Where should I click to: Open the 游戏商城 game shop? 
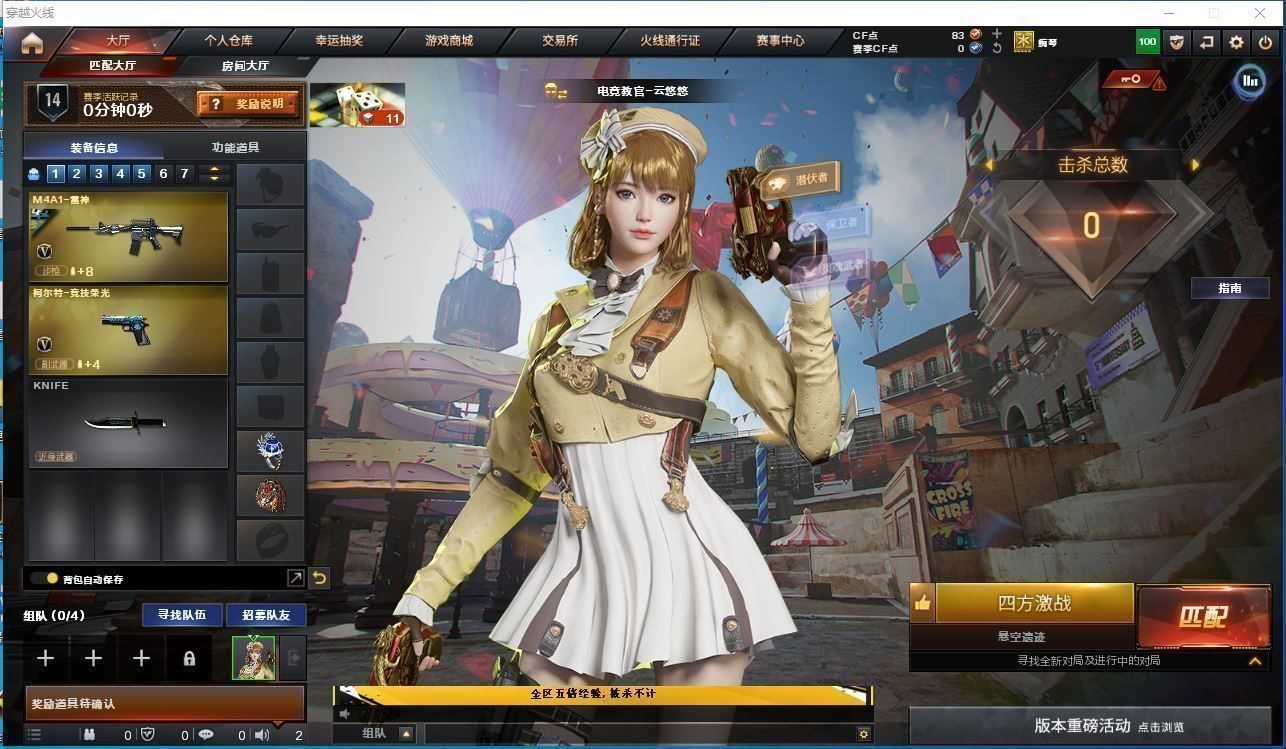point(449,41)
